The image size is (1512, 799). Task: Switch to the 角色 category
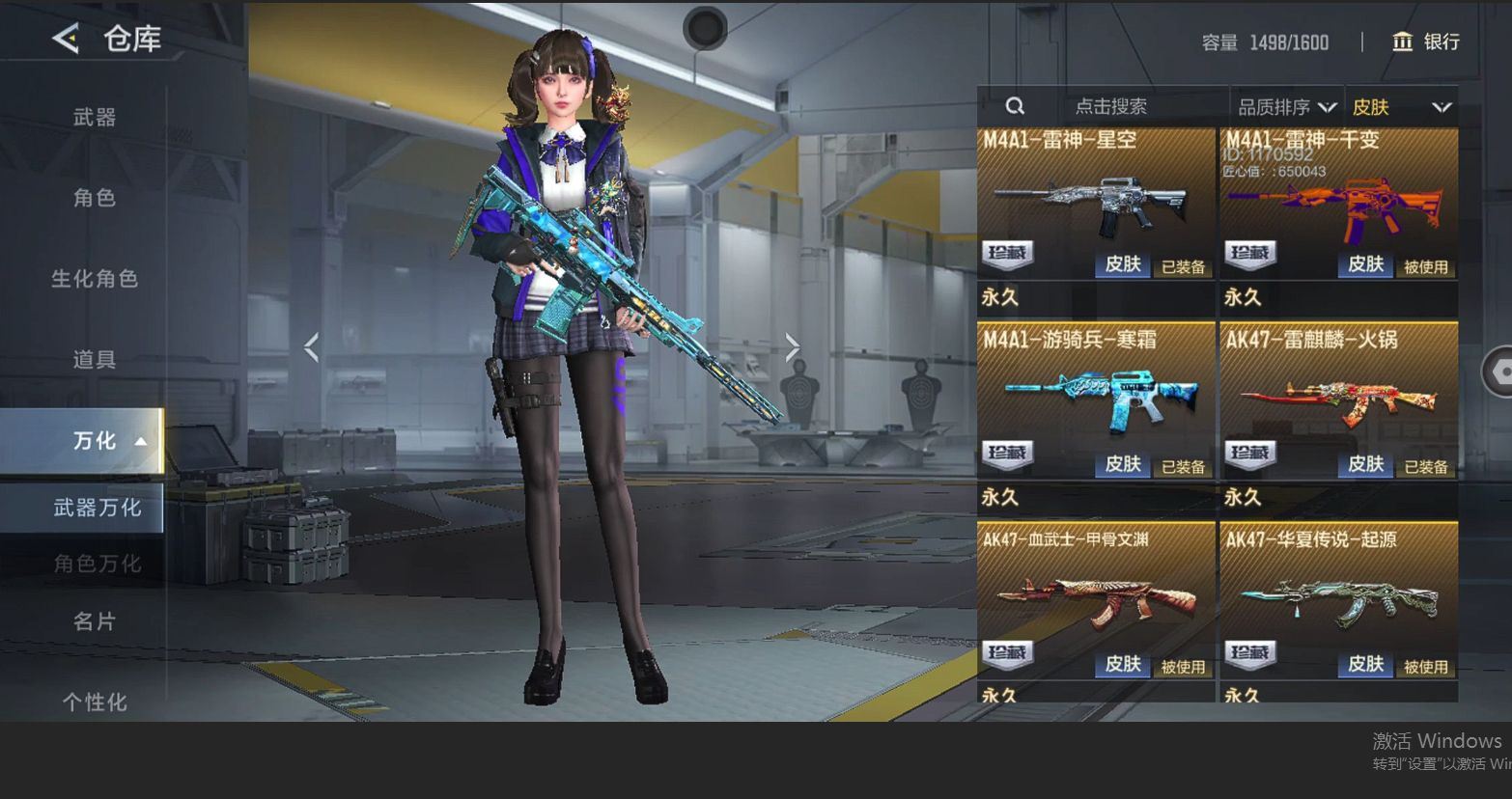(x=95, y=198)
